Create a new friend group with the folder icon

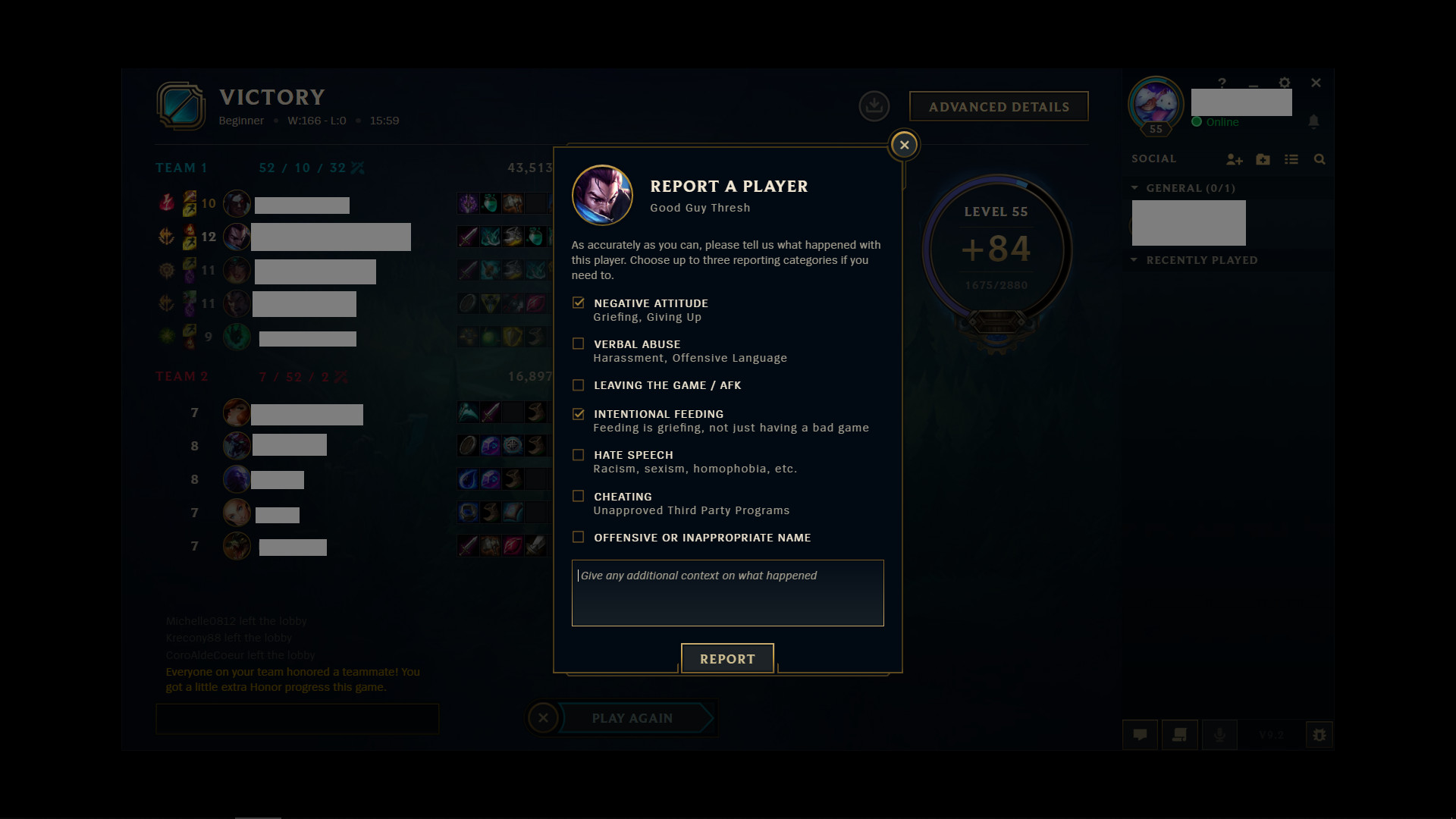point(1263,160)
